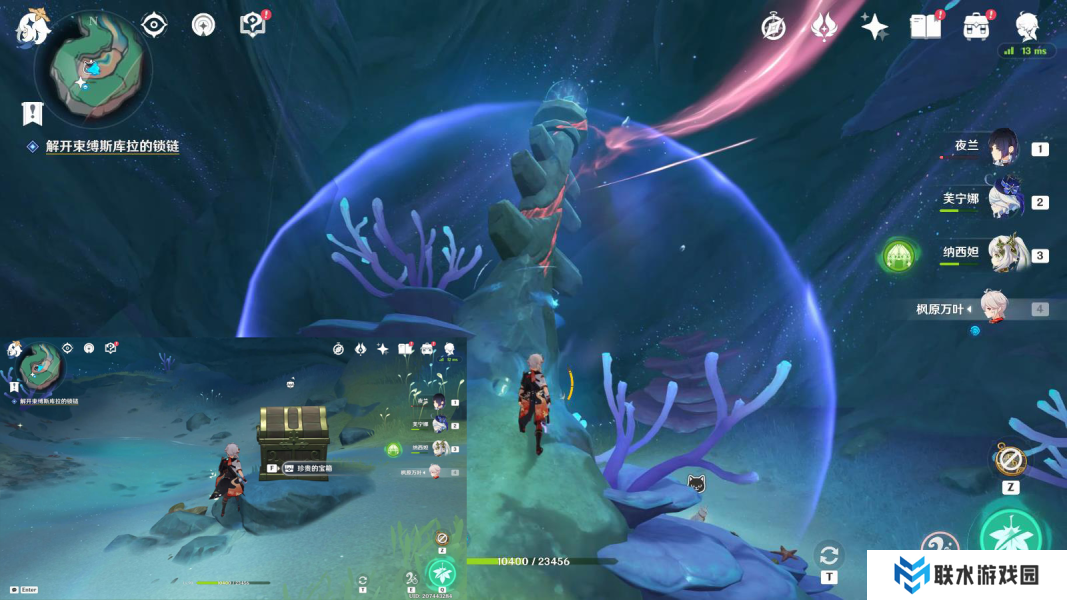The height and width of the screenshot is (600, 1067).
Task: Open the Wish four-pointed star icon
Action: click(875, 27)
